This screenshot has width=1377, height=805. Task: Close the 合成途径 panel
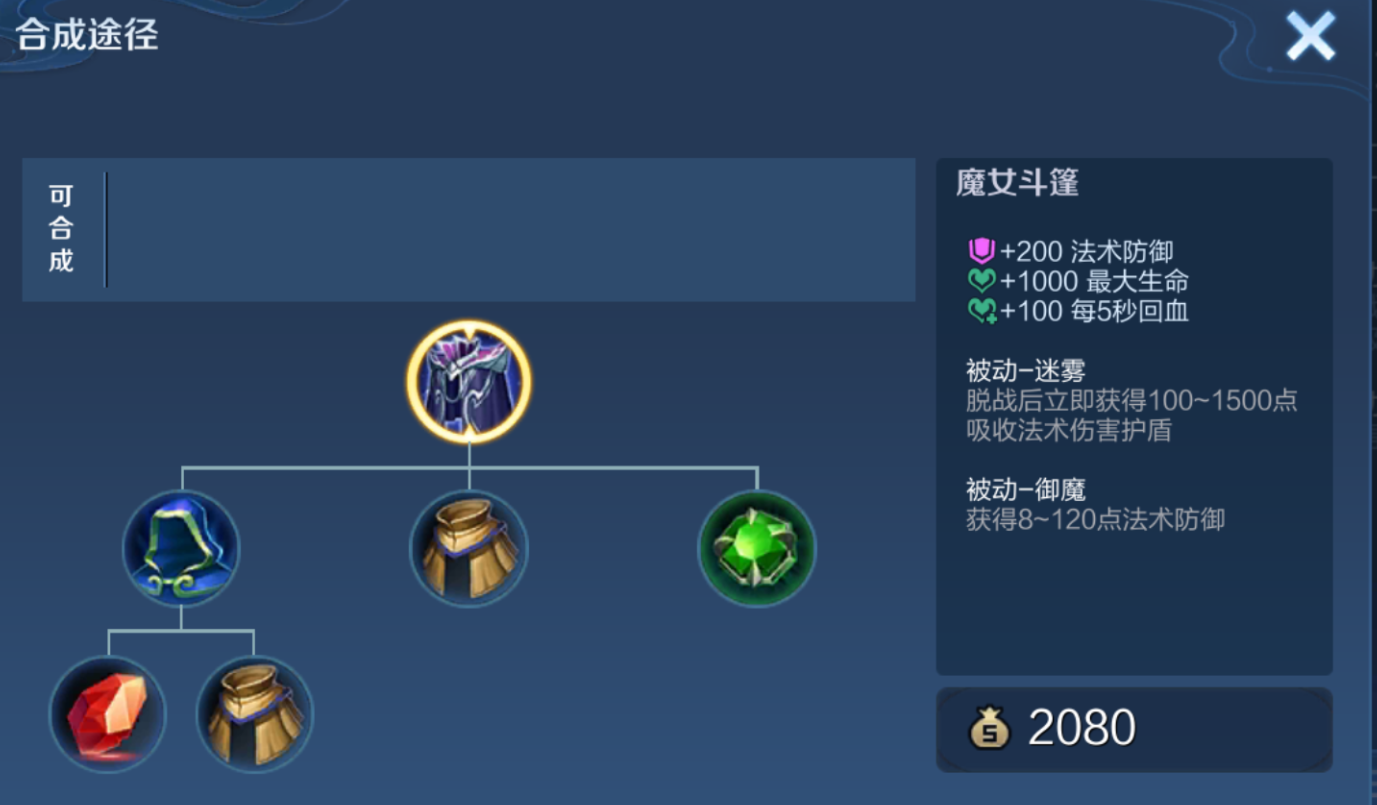(1310, 38)
